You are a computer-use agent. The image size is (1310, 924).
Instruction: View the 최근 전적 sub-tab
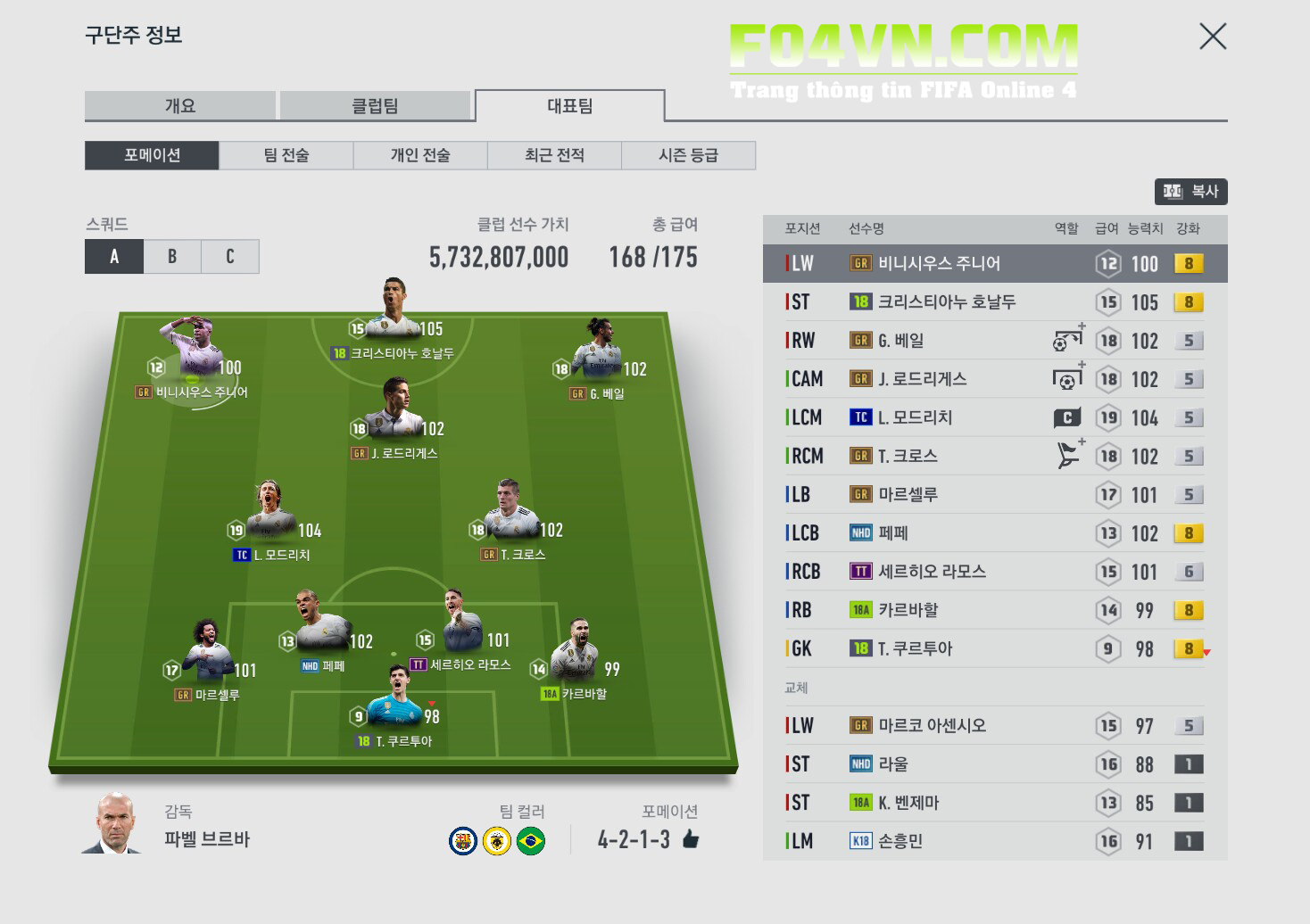[554, 155]
